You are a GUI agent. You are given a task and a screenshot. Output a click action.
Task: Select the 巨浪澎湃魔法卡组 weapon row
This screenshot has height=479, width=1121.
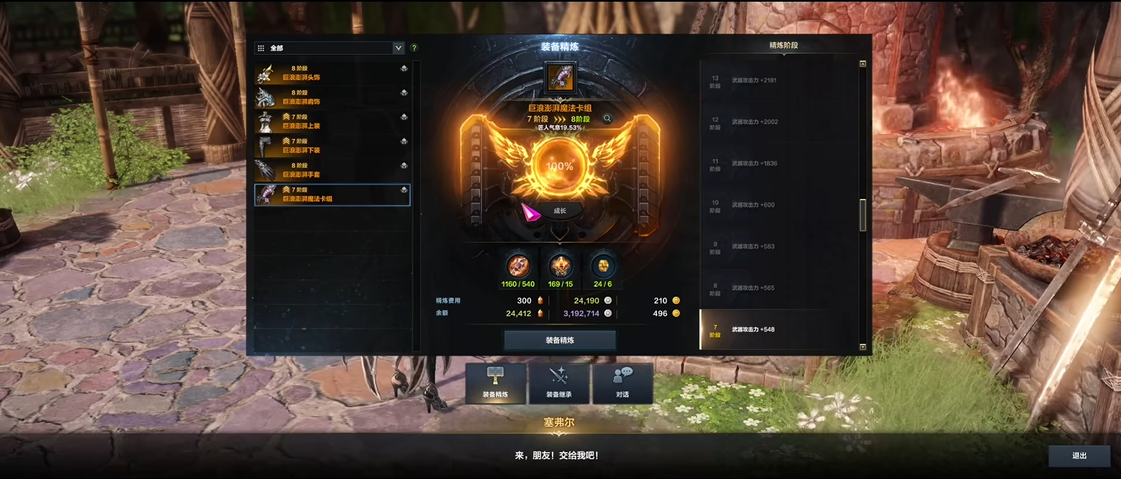tap(332, 194)
